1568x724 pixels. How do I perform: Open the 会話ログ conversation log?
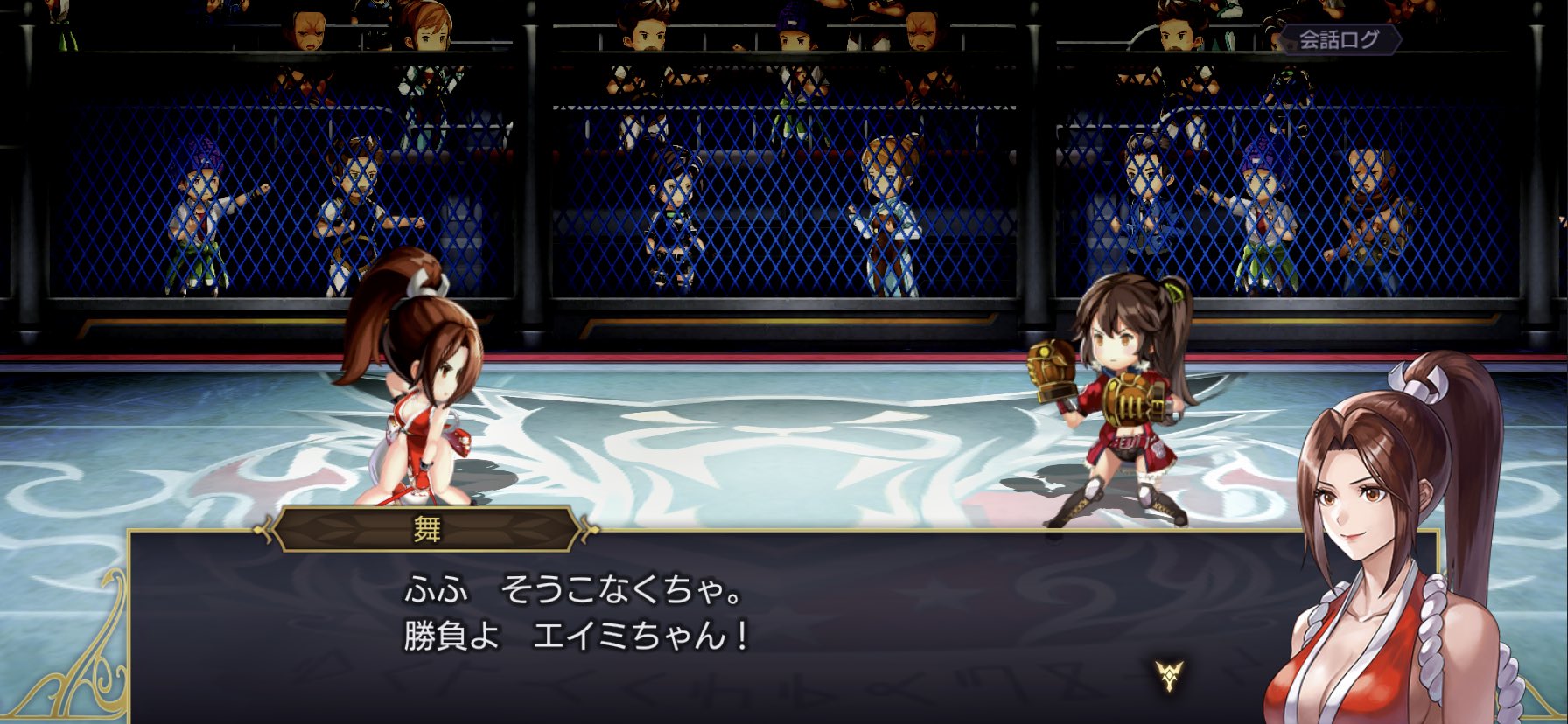pos(1339,39)
